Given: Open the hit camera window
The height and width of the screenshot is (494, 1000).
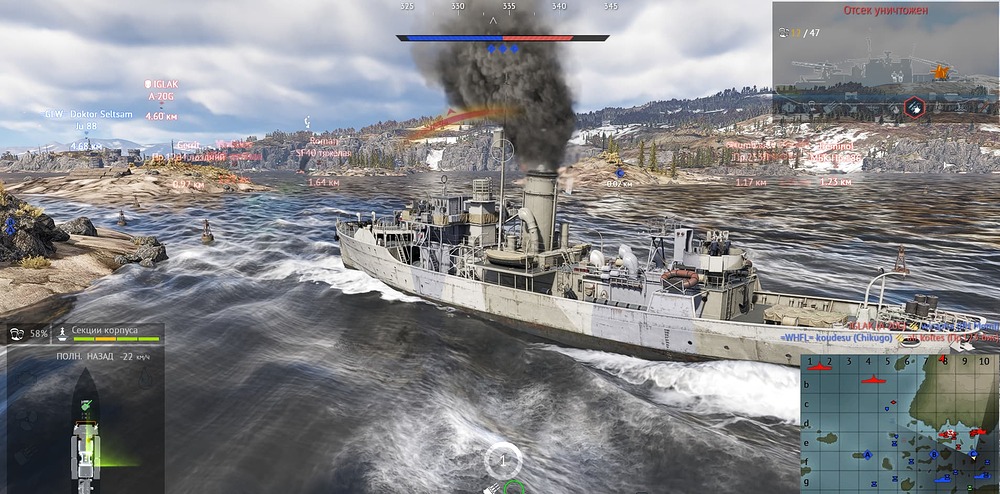Looking at the screenshot, I should [x=885, y=60].
